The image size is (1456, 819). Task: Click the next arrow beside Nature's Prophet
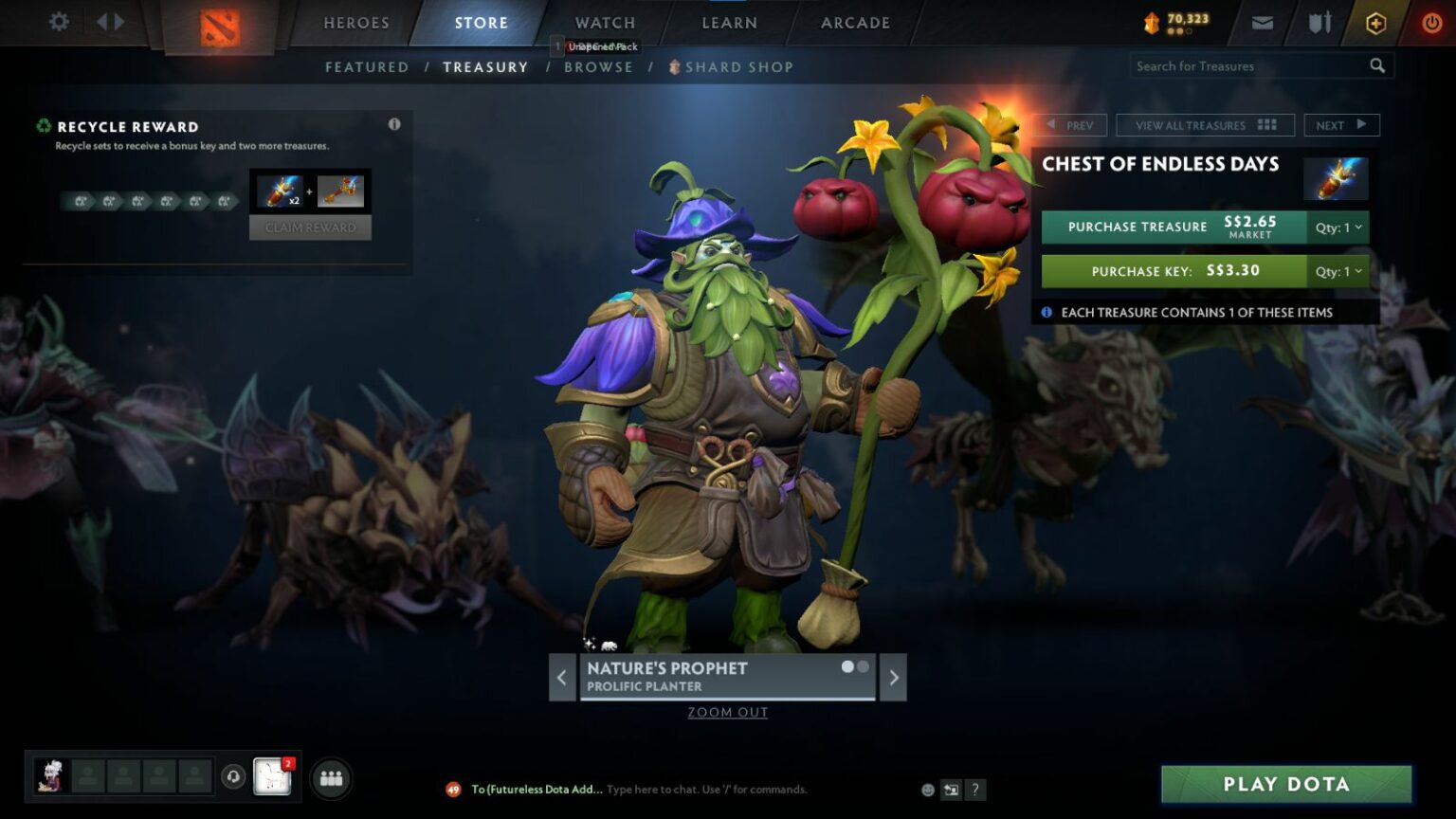pyautogui.click(x=892, y=677)
